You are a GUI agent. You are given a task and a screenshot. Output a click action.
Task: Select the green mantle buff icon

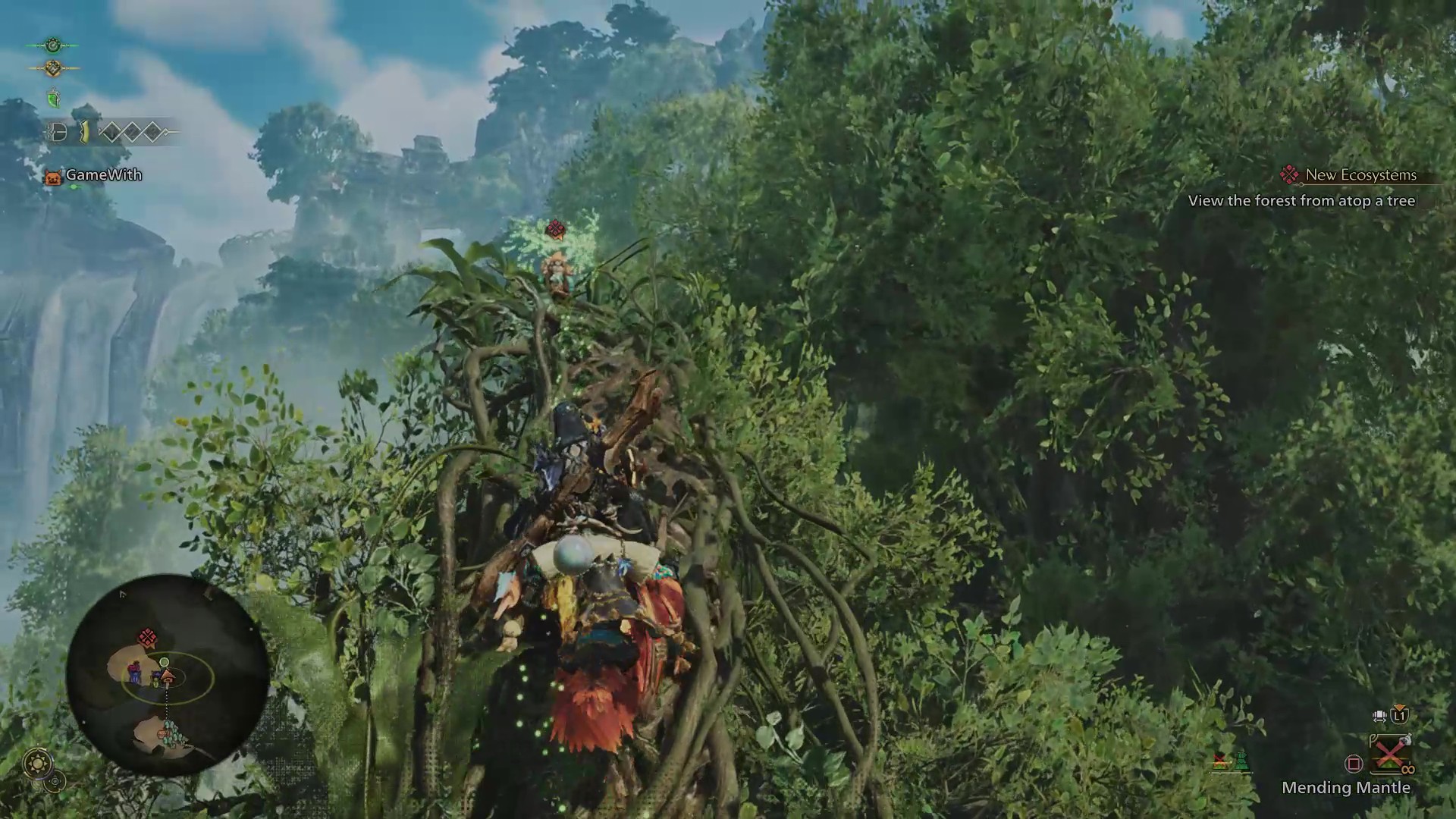tap(53, 99)
